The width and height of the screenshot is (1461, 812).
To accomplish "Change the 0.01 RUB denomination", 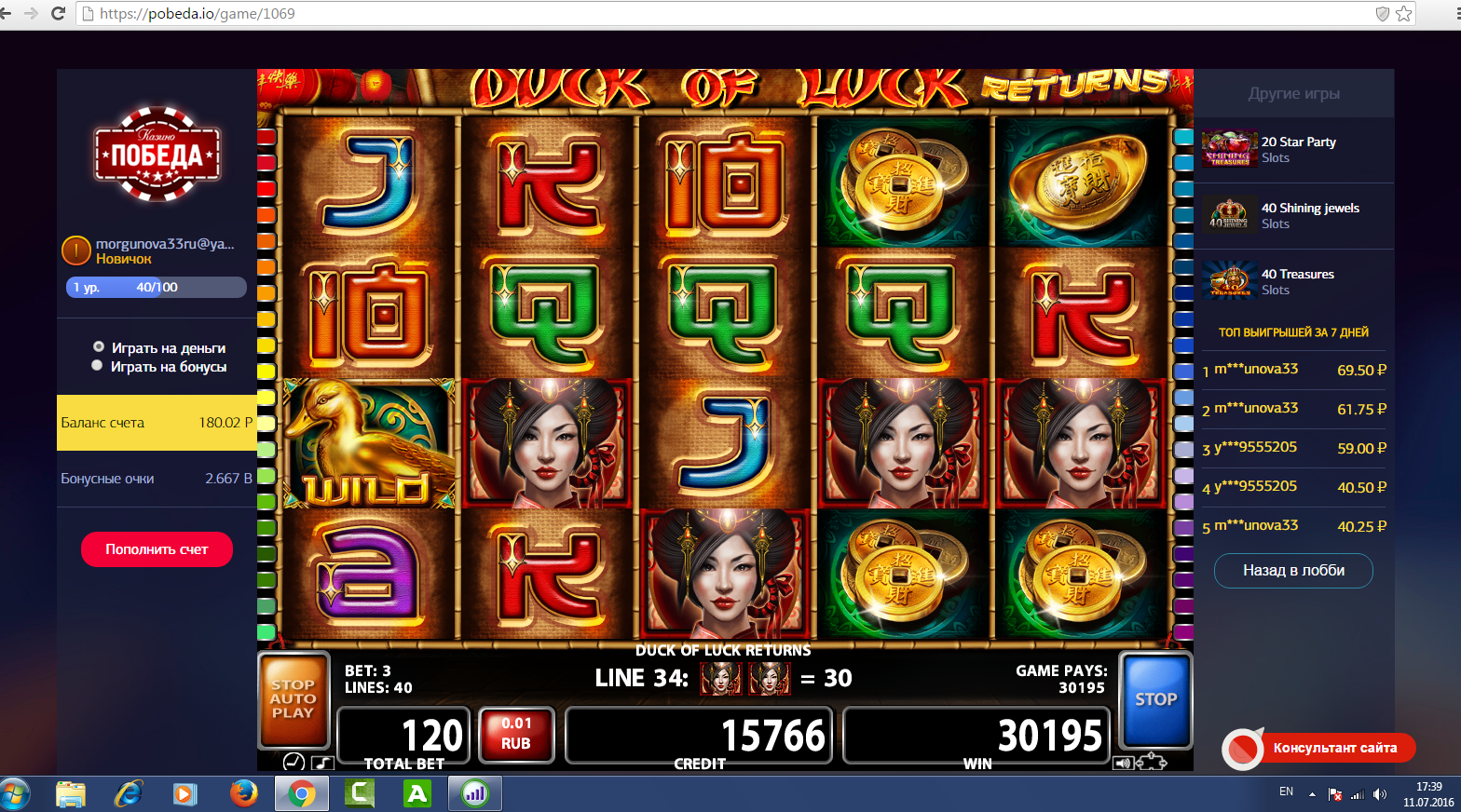I will click(516, 734).
